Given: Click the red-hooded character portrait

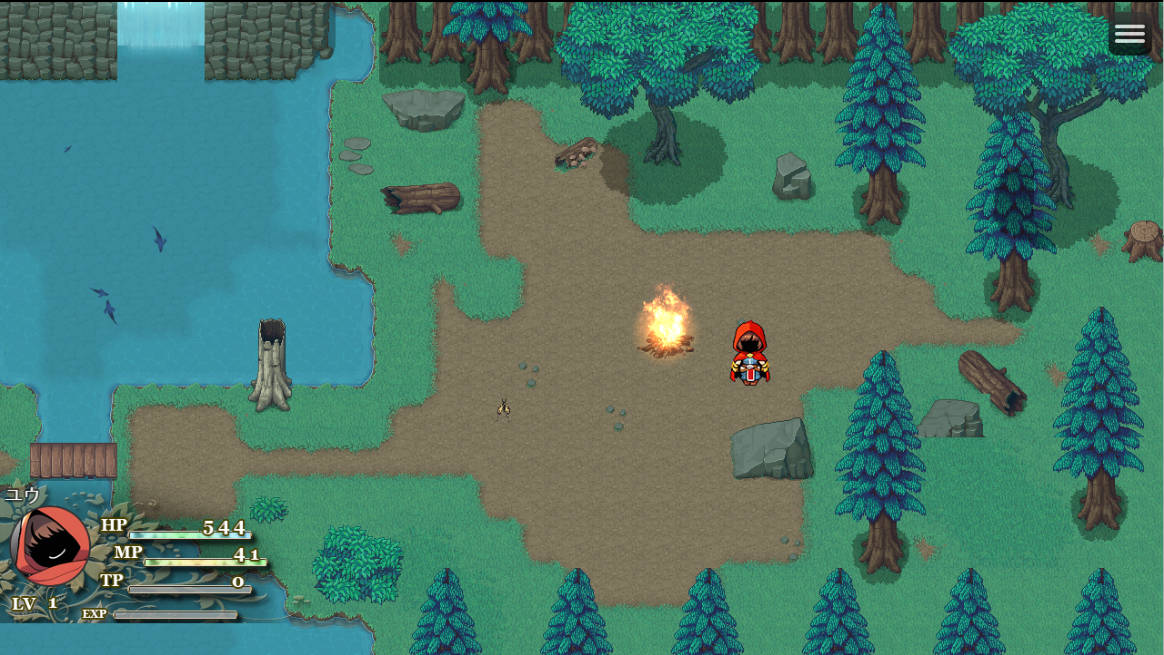Looking at the screenshot, I should click(x=50, y=546).
